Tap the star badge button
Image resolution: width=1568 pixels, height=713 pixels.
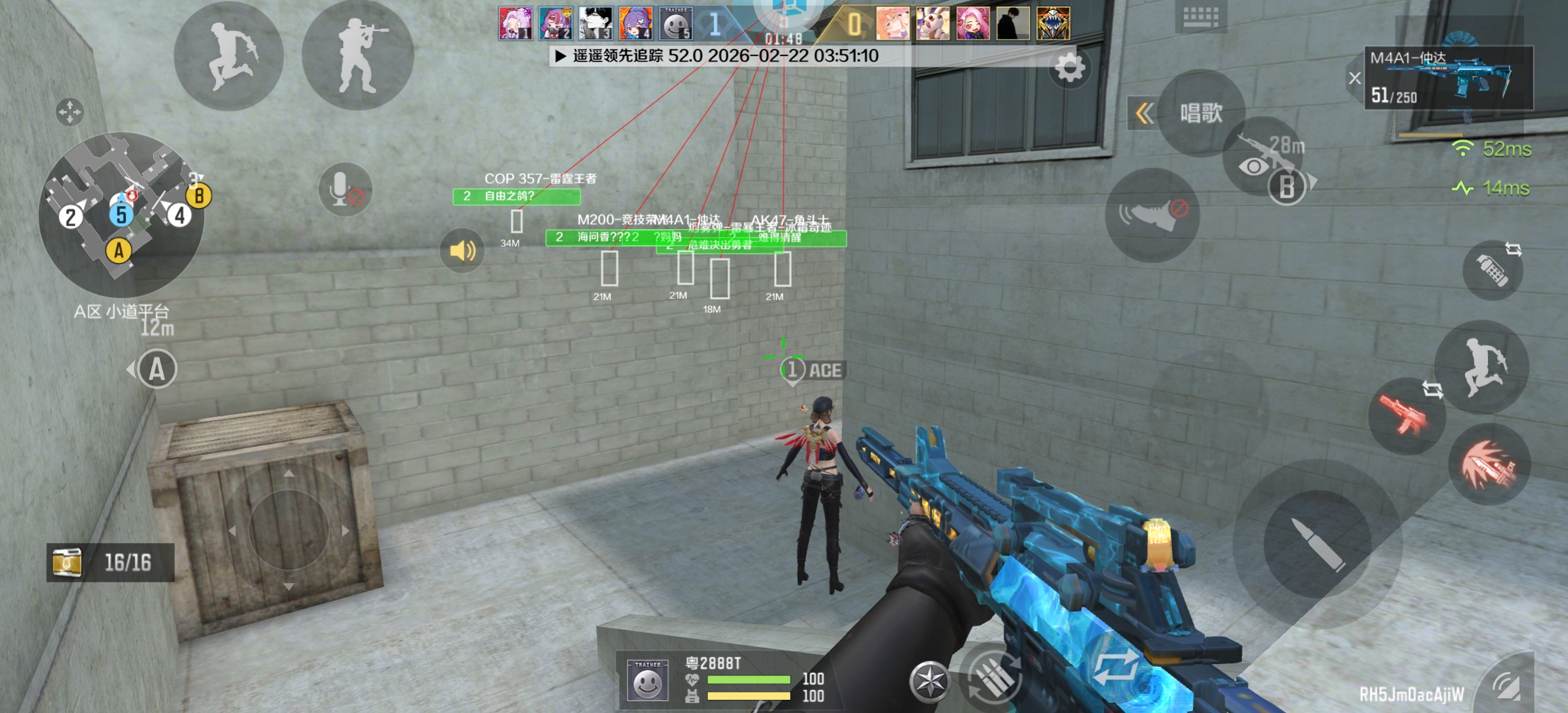(x=930, y=681)
